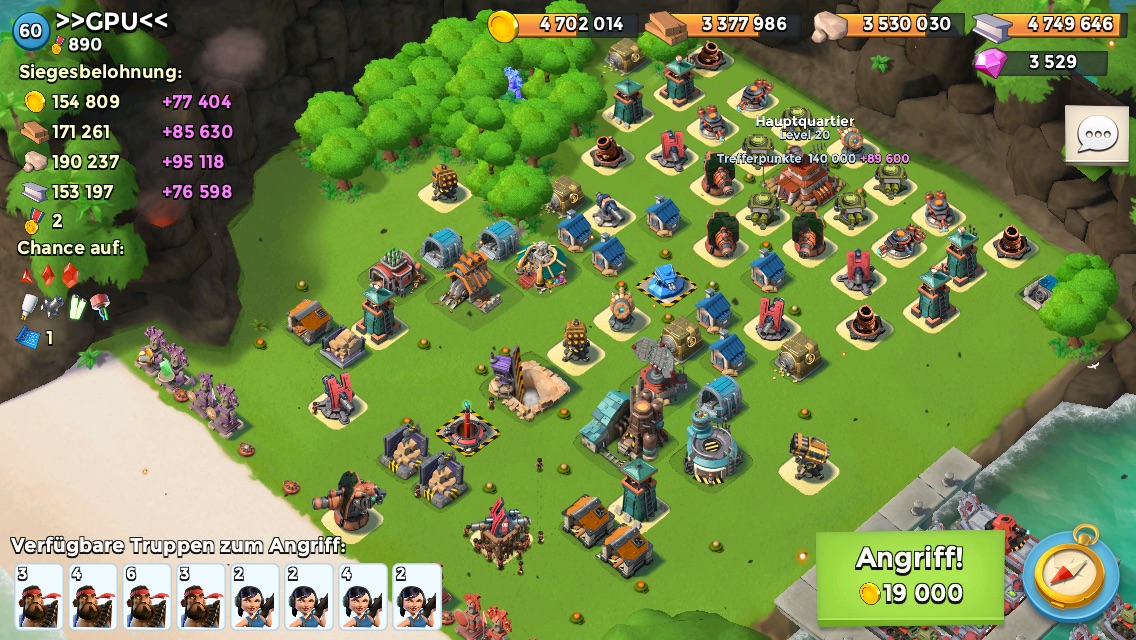The width and height of the screenshot is (1136, 640).
Task: Start the attack with the Angriff! button
Action: pyautogui.click(x=909, y=577)
